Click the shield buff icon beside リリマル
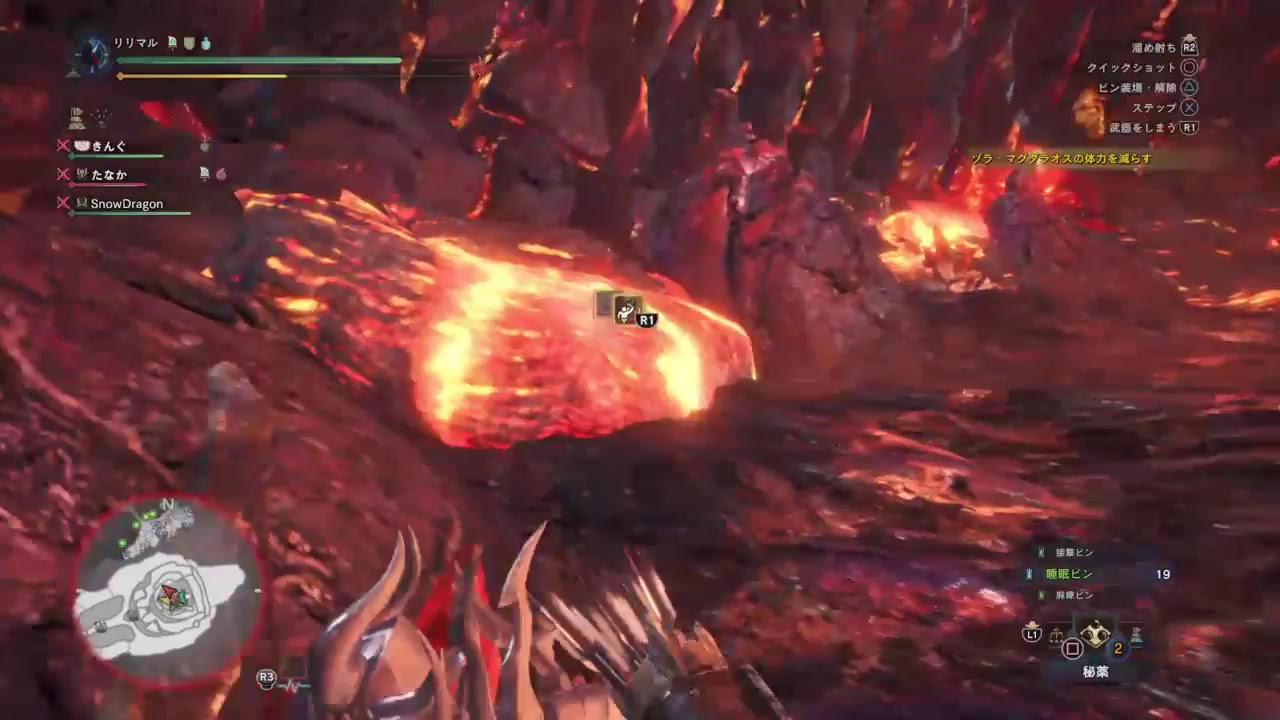The width and height of the screenshot is (1280, 720). (x=188, y=43)
